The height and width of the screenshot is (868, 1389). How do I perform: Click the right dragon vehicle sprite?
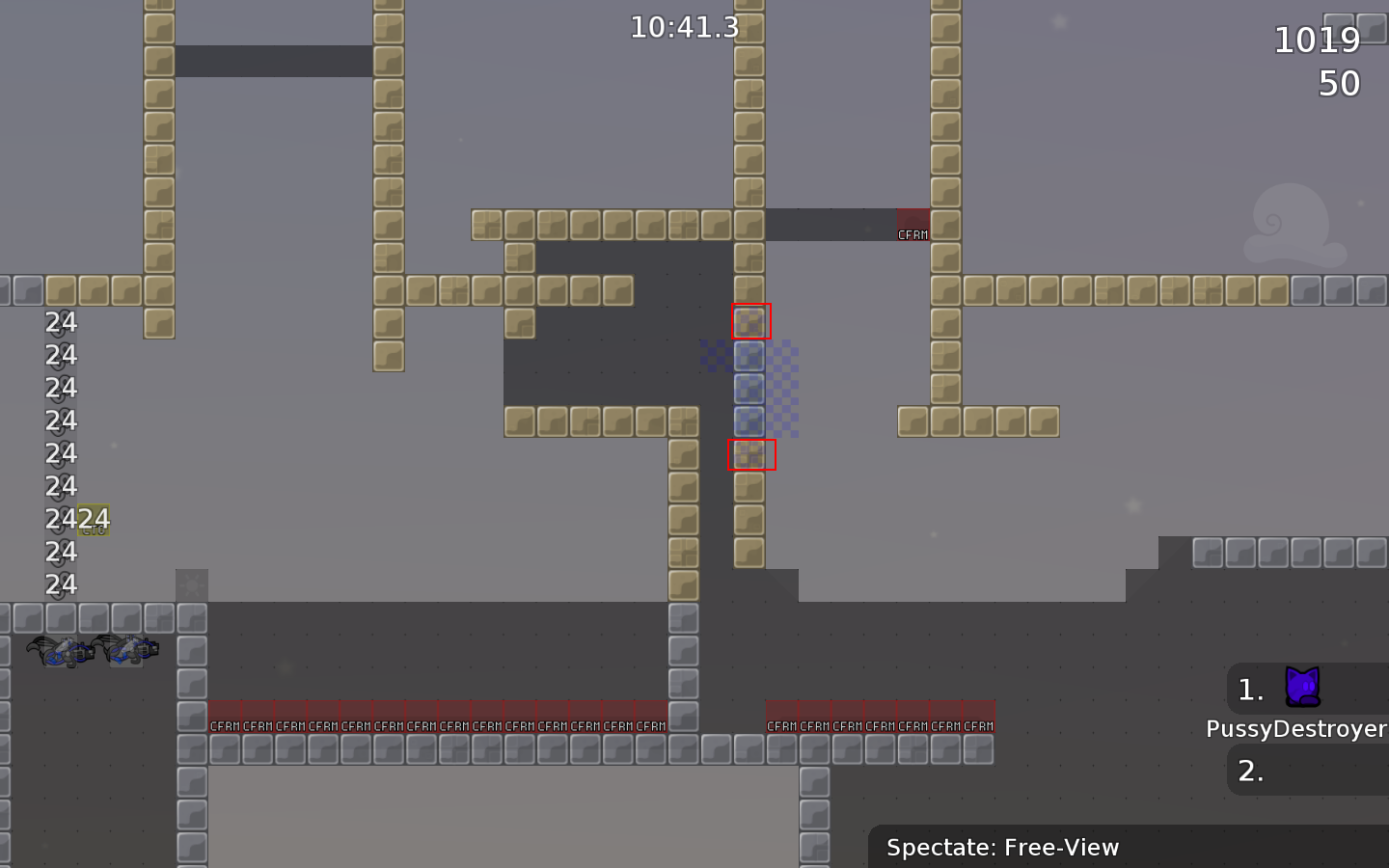pyautogui.click(x=128, y=649)
